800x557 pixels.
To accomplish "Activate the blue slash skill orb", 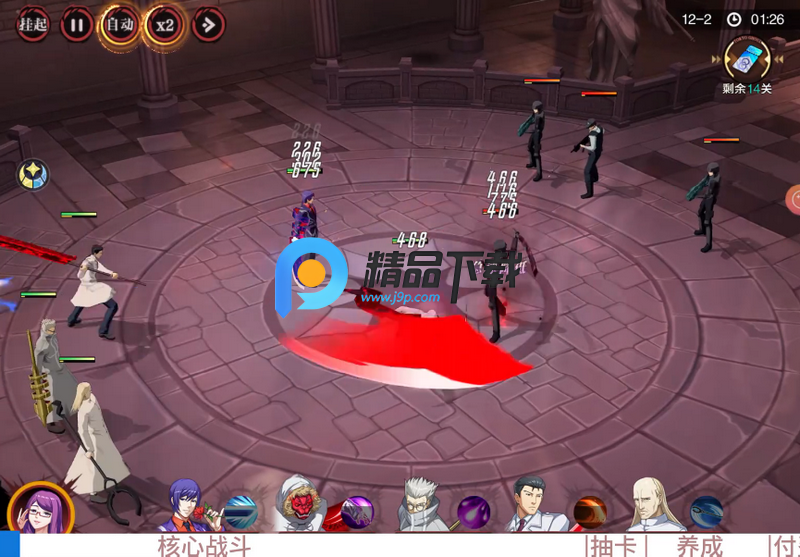I will point(241,512).
